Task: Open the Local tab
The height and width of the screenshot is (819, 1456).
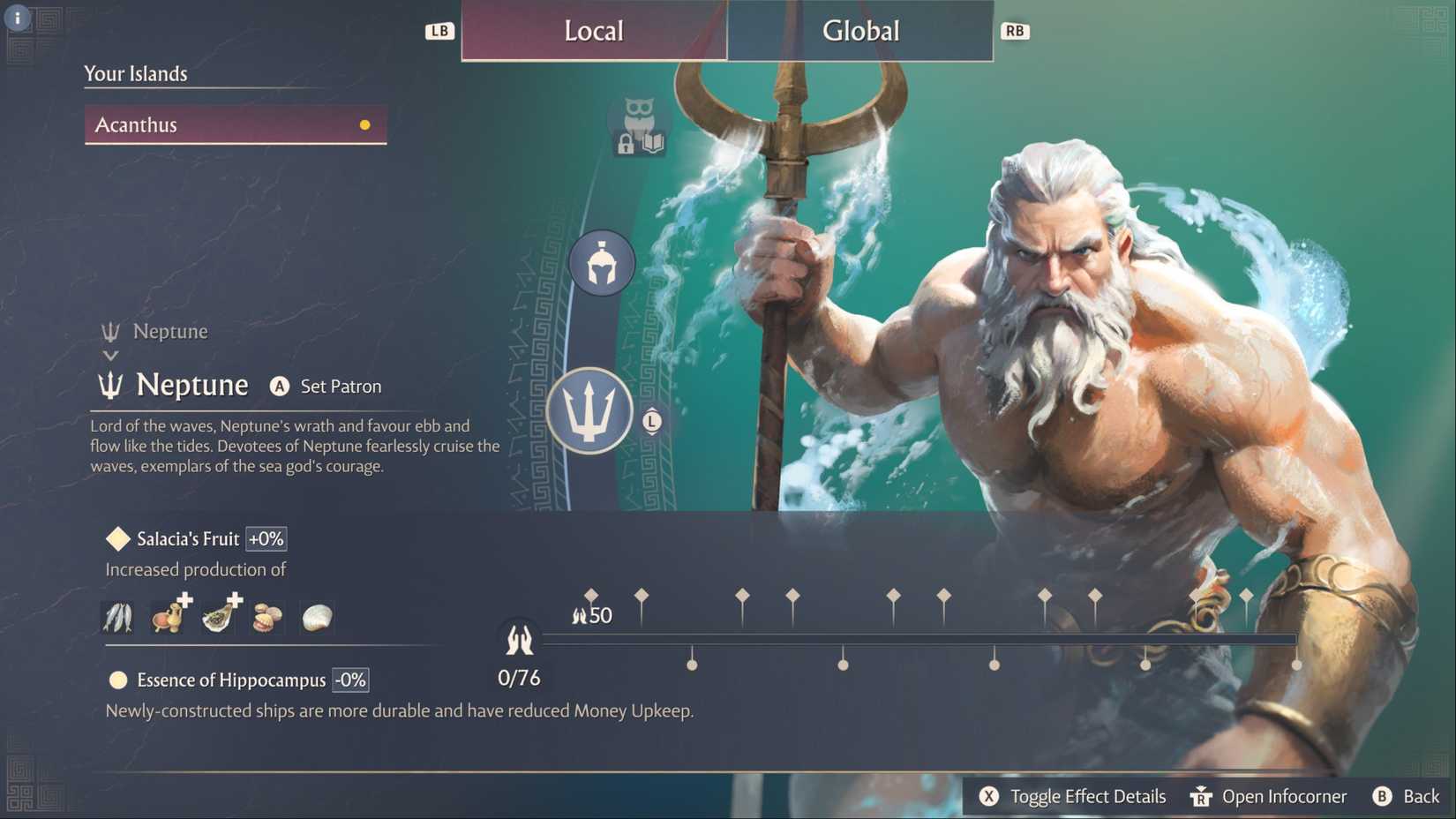Action: tap(593, 31)
